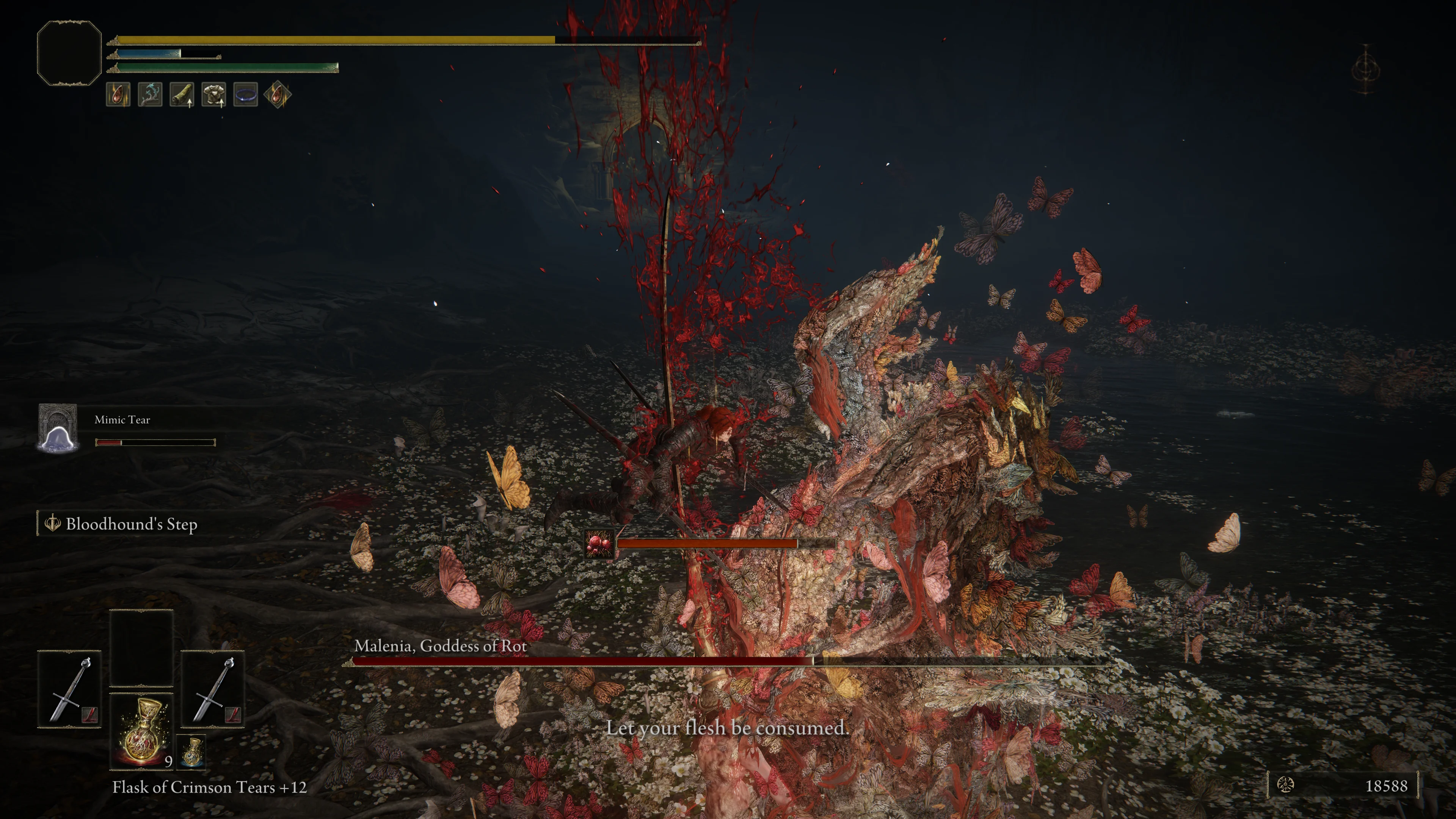Click the blue thorny branch buff icon

pos(150,94)
